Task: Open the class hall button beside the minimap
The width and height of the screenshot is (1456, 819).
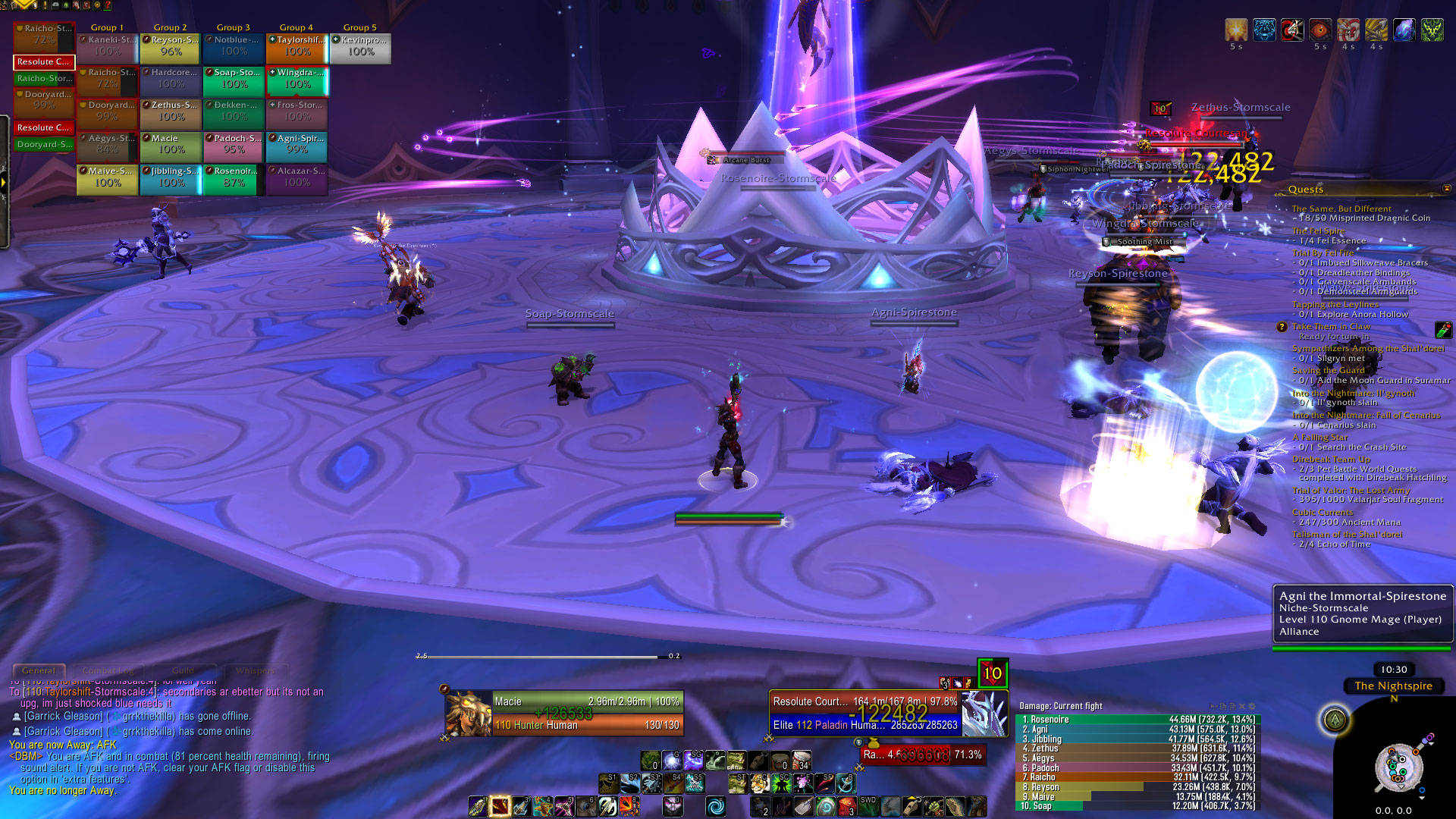Action: pos(1335,720)
